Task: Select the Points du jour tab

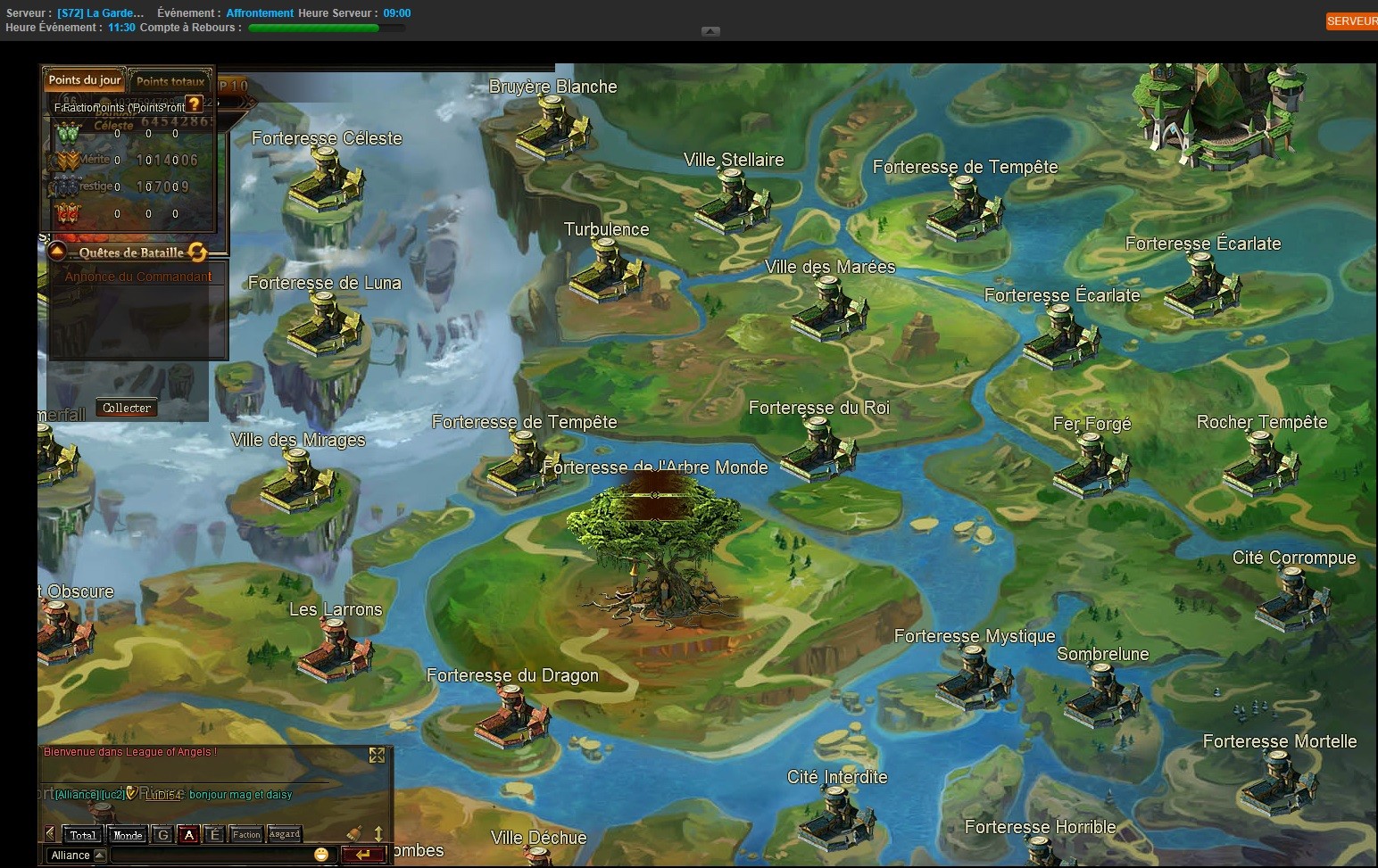Action: (85, 80)
